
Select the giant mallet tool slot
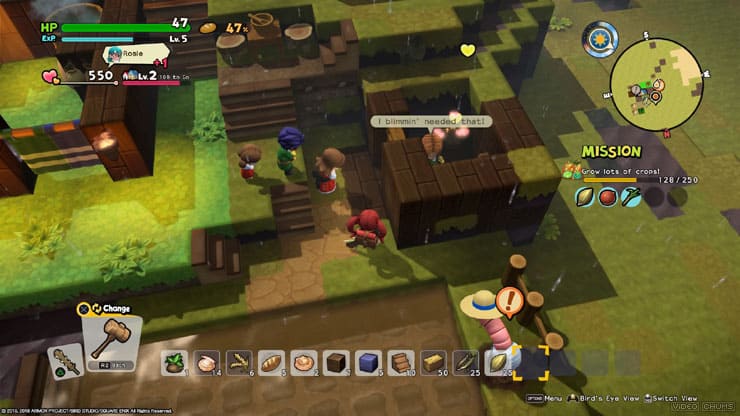[x=109, y=338]
